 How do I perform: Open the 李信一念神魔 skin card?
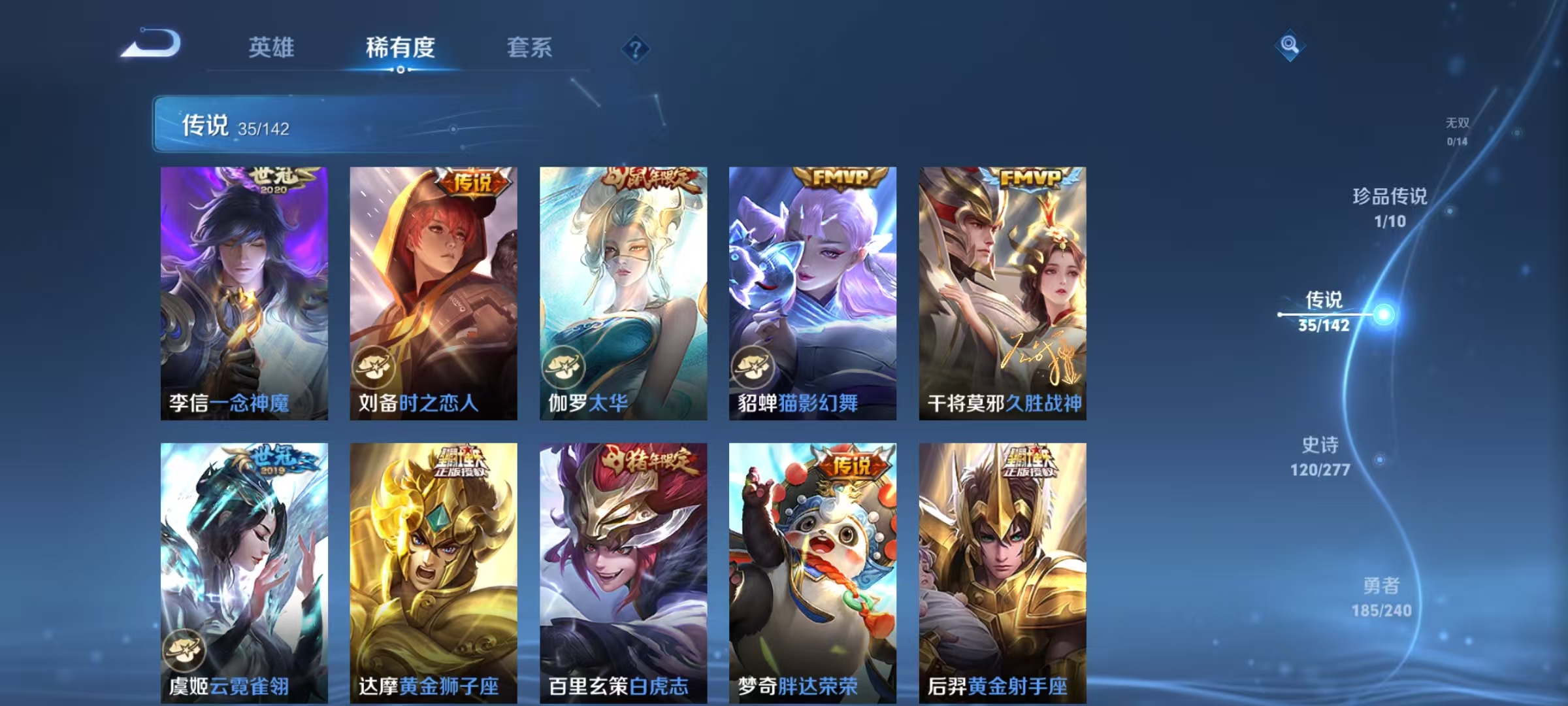coord(242,288)
